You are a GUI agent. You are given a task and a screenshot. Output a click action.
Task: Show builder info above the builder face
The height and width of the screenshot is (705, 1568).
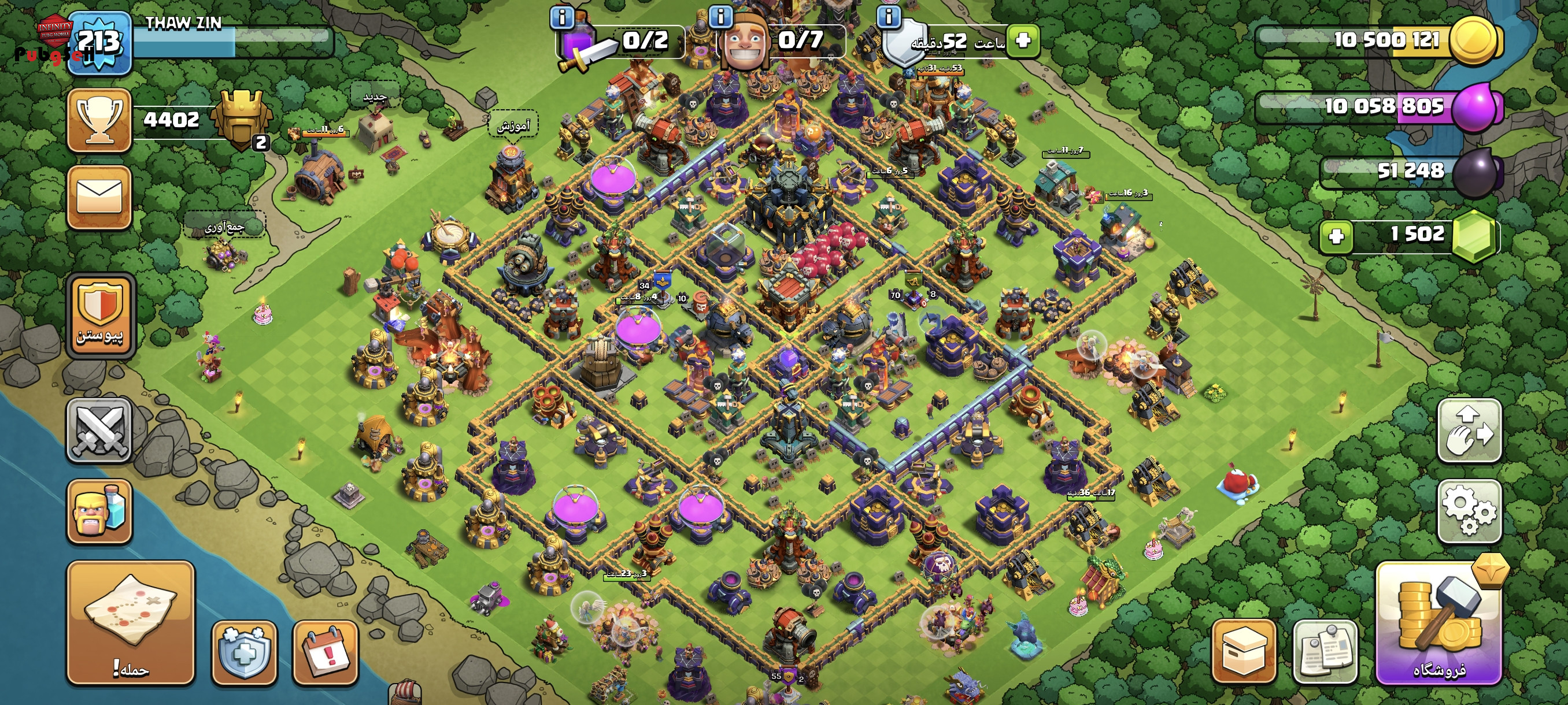point(721,16)
